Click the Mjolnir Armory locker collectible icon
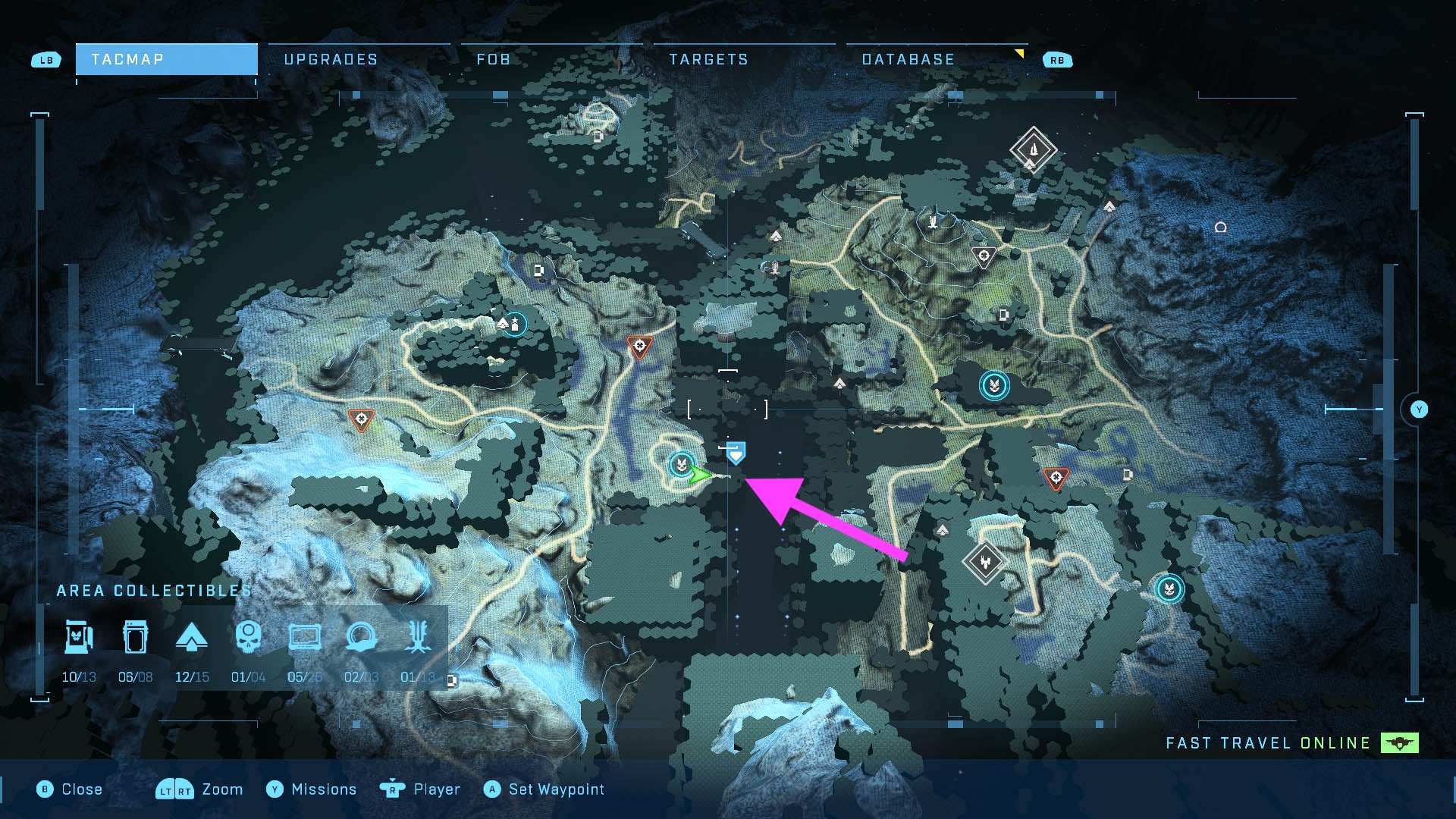This screenshot has height=819, width=1456. pyautogui.click(x=134, y=639)
